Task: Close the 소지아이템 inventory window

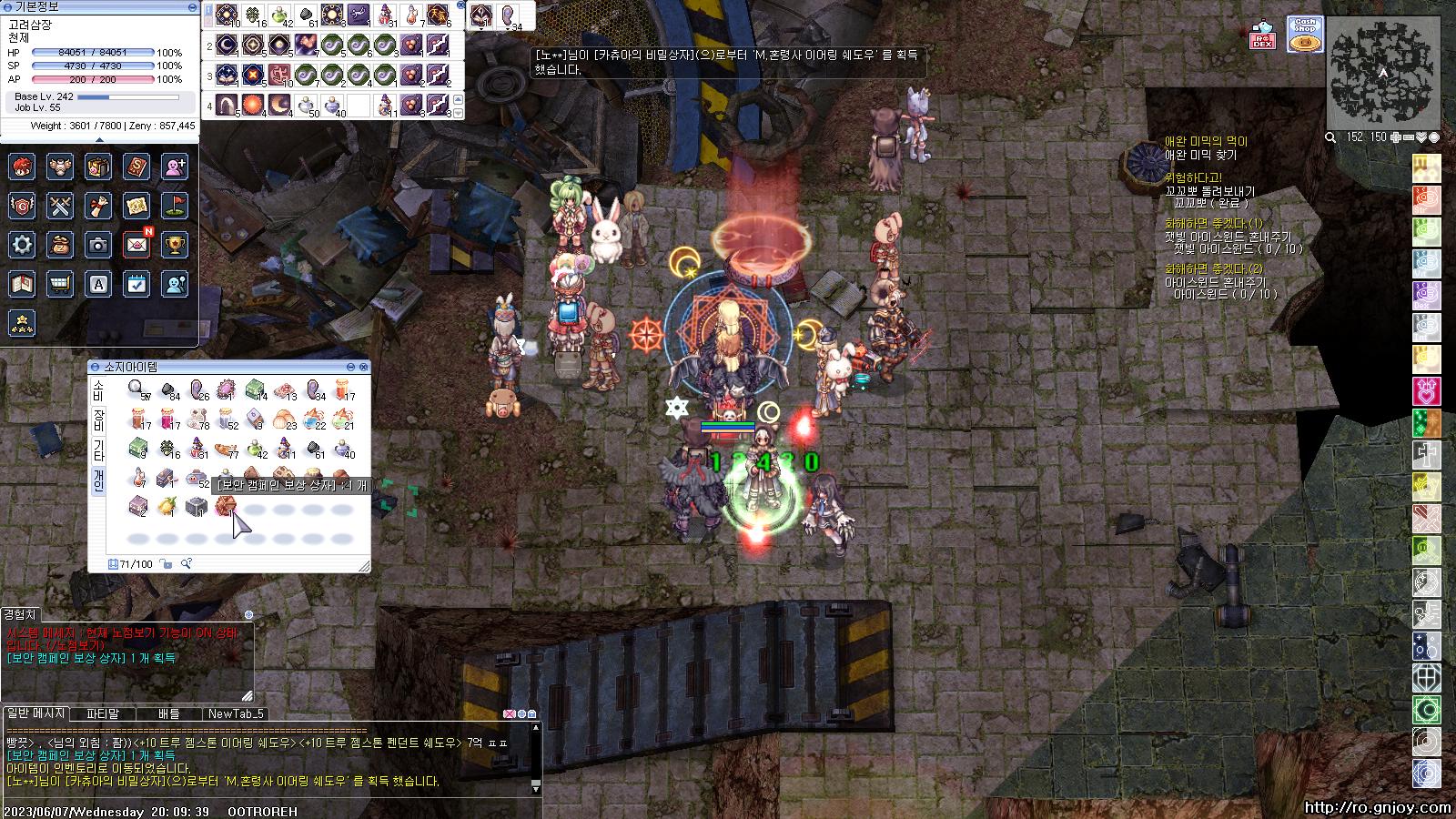Action: [x=364, y=367]
